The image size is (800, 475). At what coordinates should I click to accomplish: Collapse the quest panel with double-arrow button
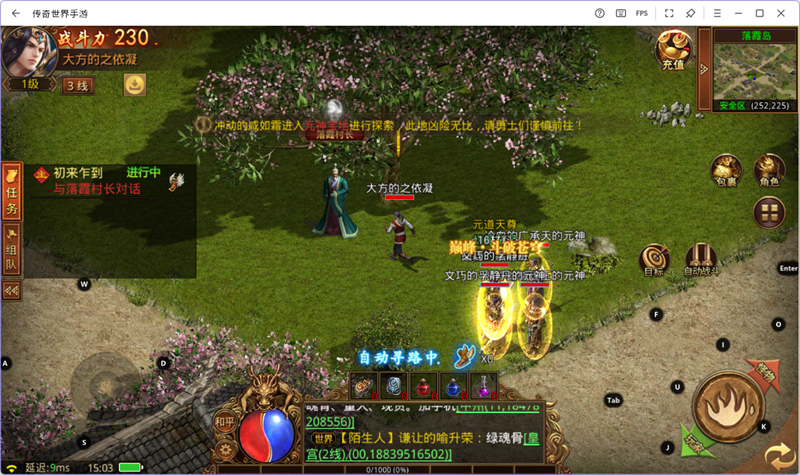tap(12, 290)
